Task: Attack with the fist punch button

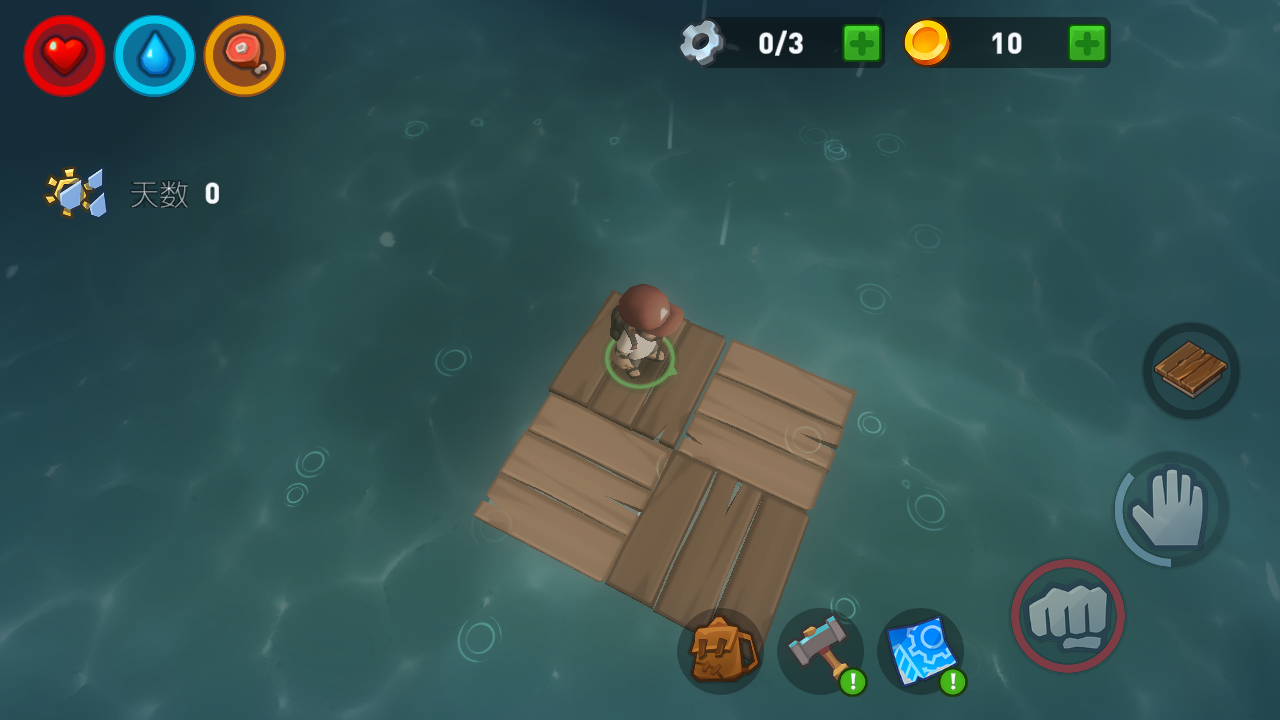Action: click(x=1068, y=615)
